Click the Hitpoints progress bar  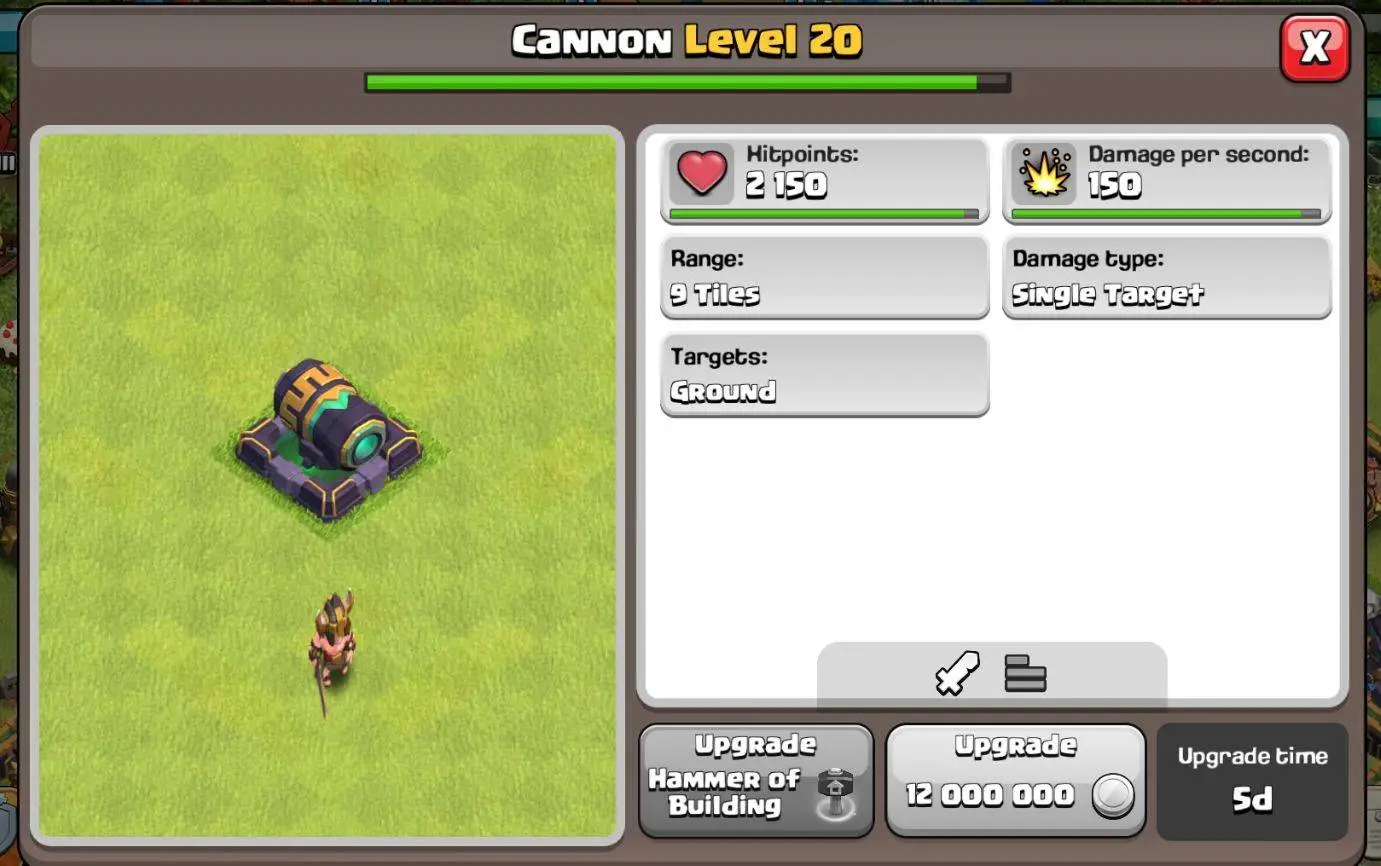pos(824,213)
